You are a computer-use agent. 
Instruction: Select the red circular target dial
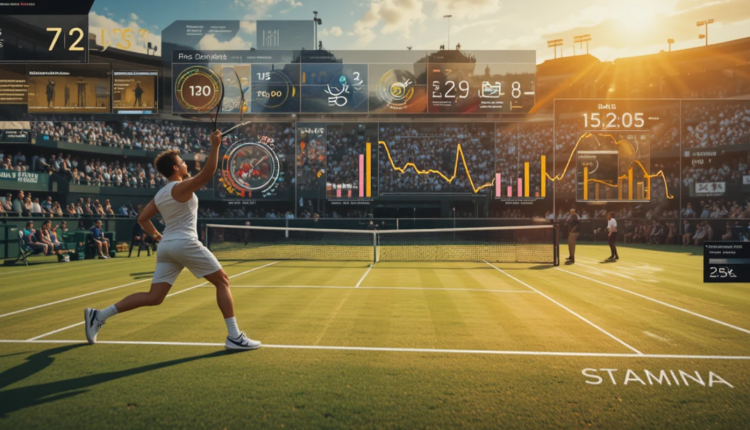pos(250,164)
